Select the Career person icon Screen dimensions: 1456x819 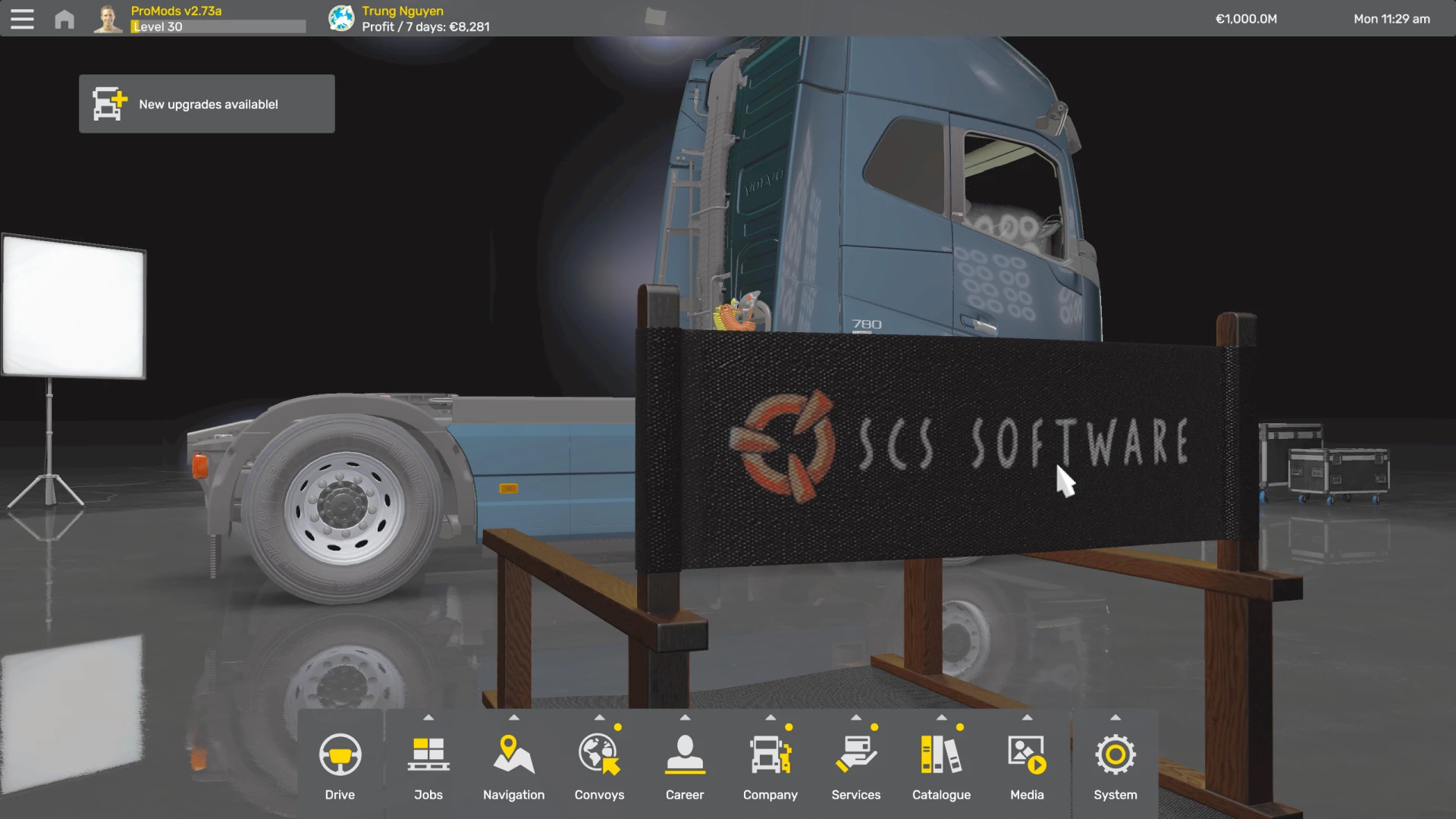tap(685, 753)
